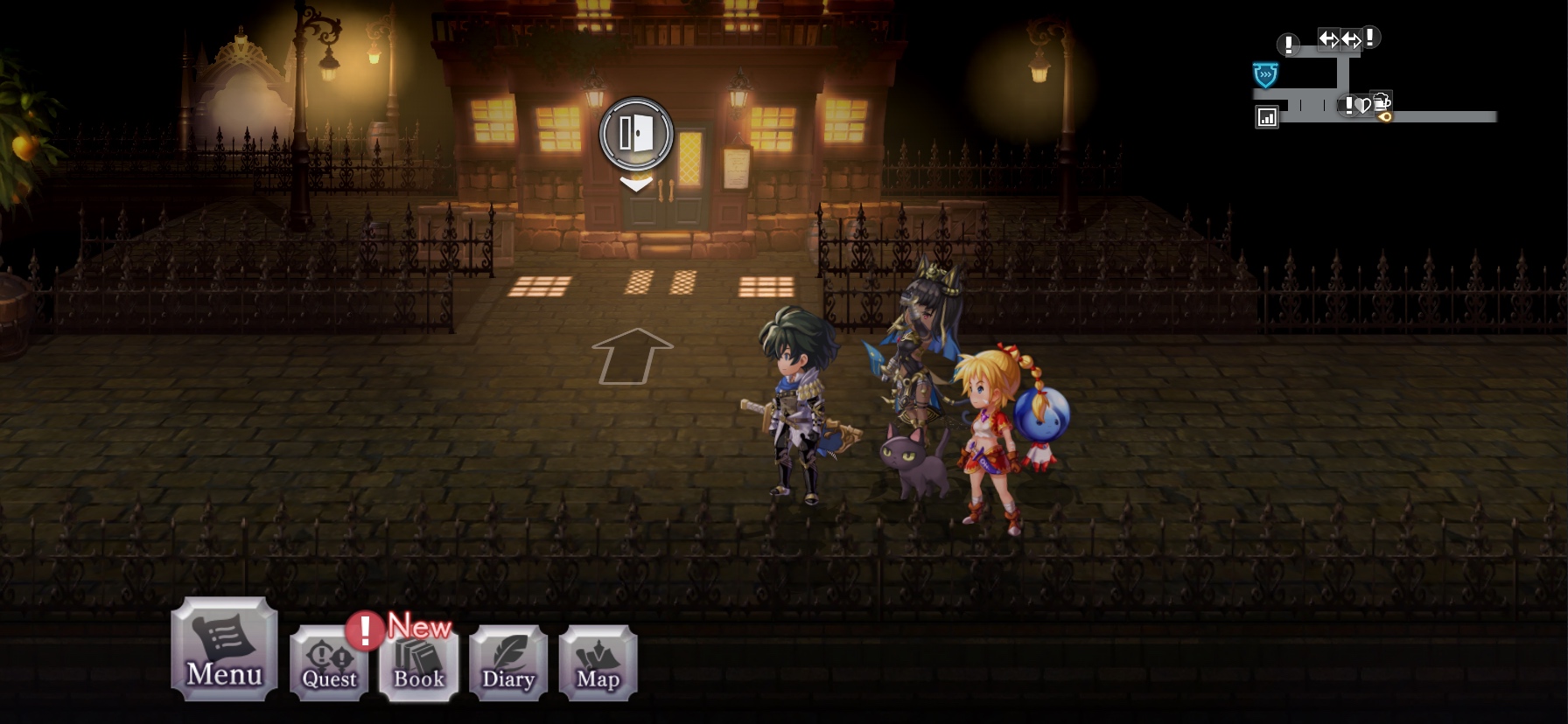This screenshot has width=1568, height=724.
Task: Open the main Menu
Action: click(224, 649)
